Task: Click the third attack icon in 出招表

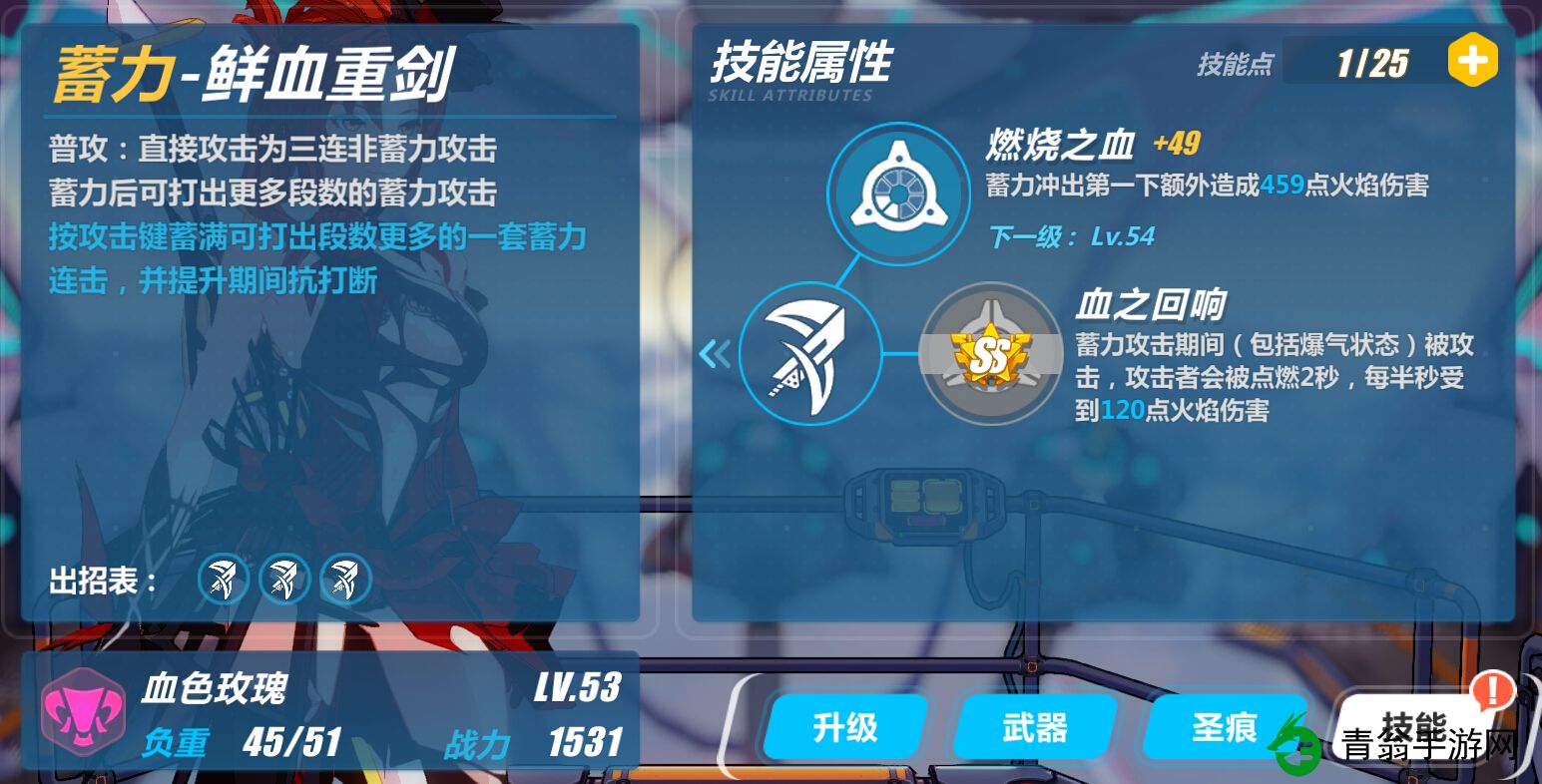Action: (345, 579)
